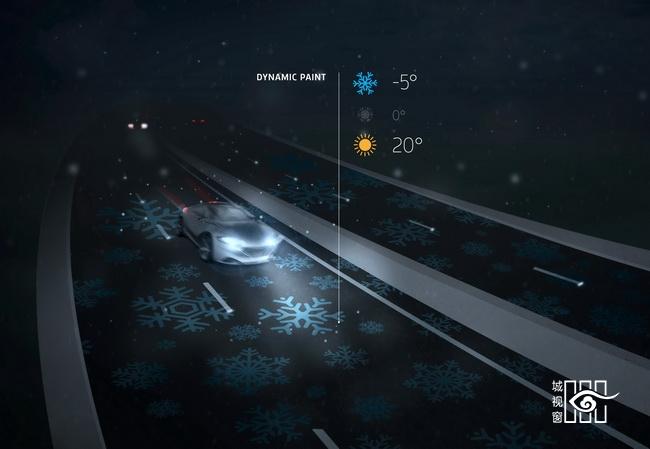Choose the dimmed 0° temperature option

click(x=366, y=115)
